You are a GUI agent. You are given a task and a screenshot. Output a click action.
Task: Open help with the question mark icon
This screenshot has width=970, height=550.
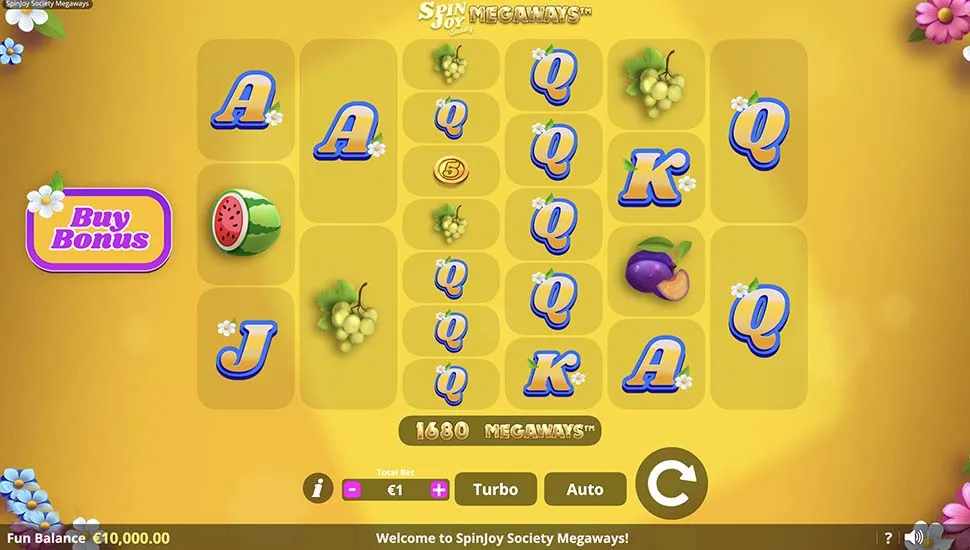click(x=888, y=538)
